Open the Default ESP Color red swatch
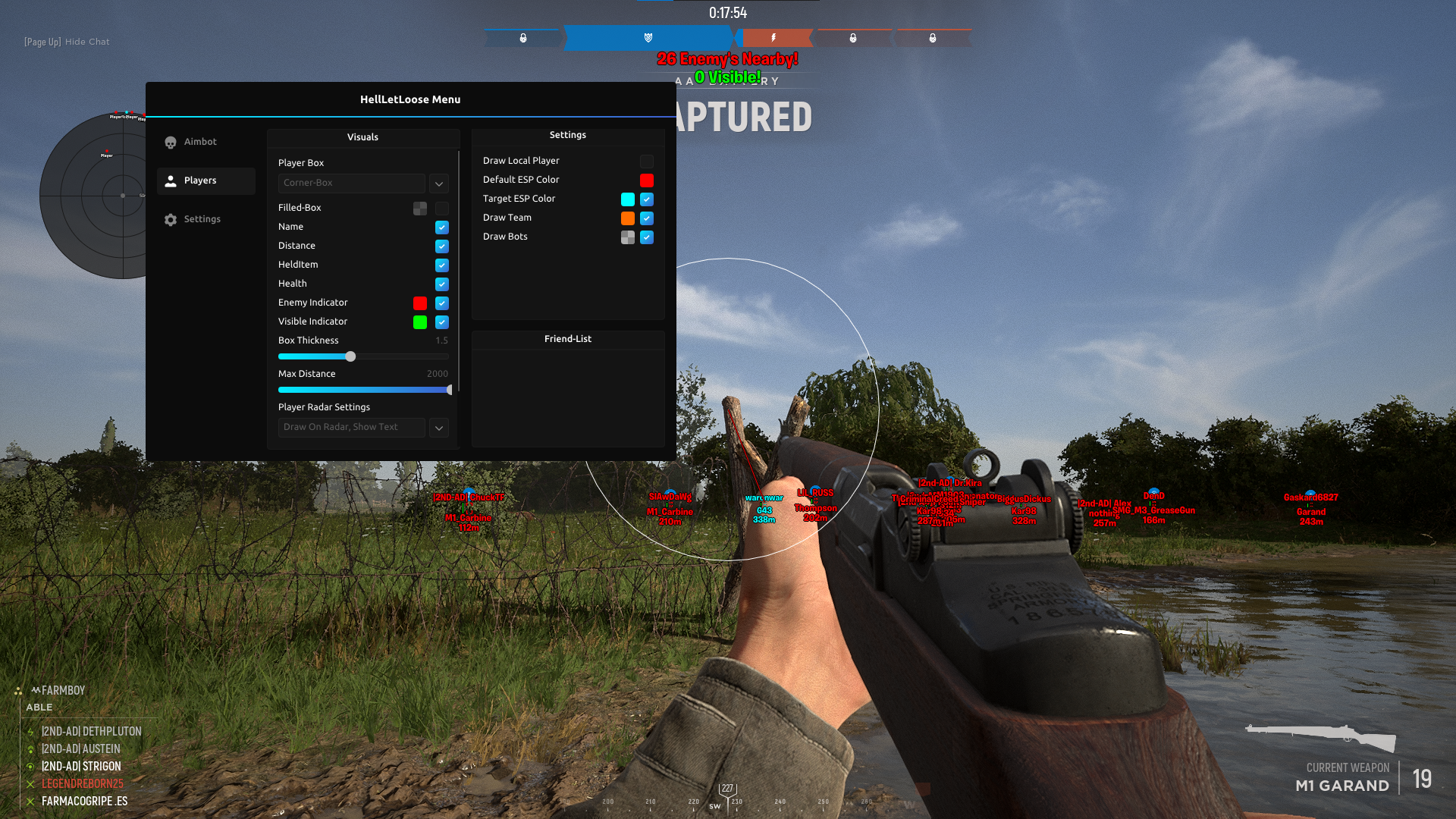The width and height of the screenshot is (1456, 819). click(647, 180)
